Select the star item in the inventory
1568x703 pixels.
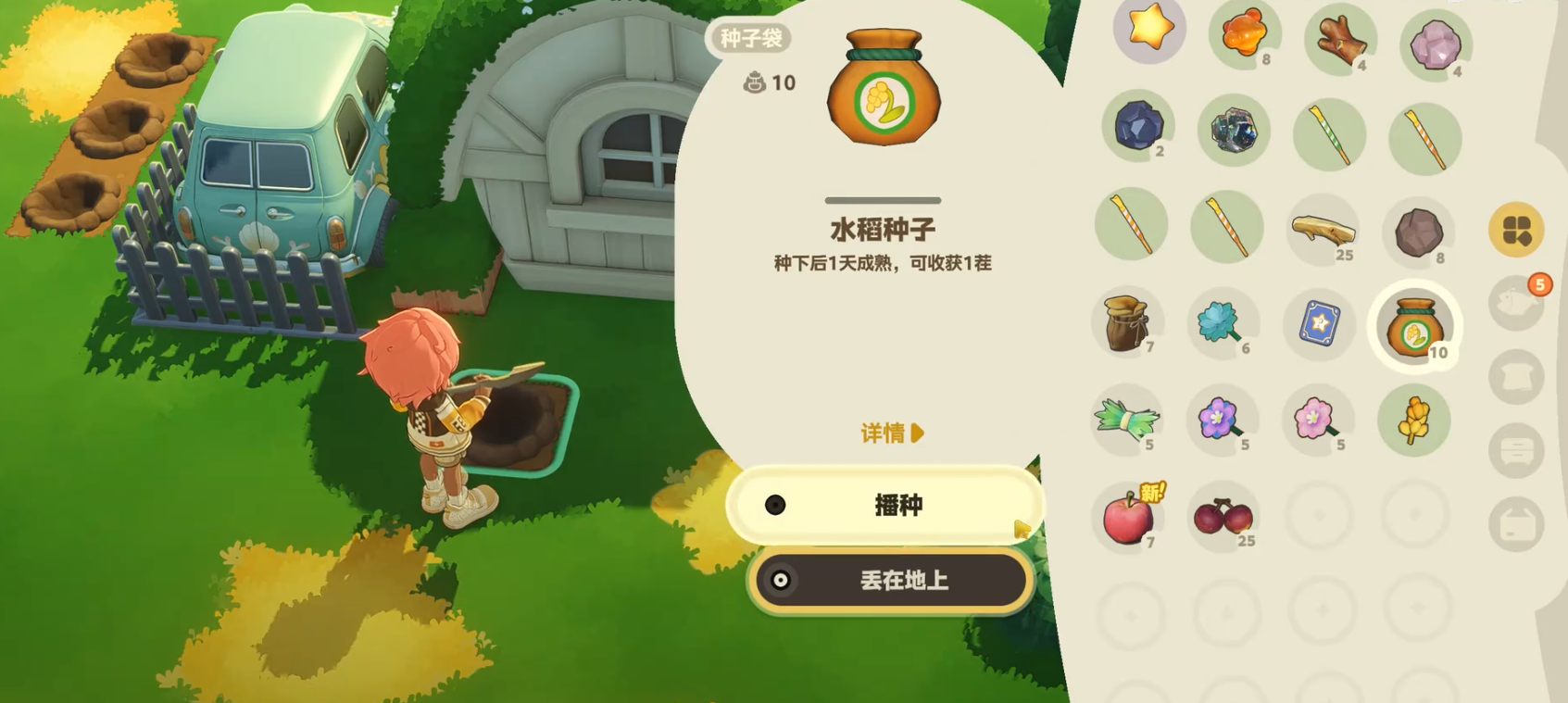(1148, 32)
